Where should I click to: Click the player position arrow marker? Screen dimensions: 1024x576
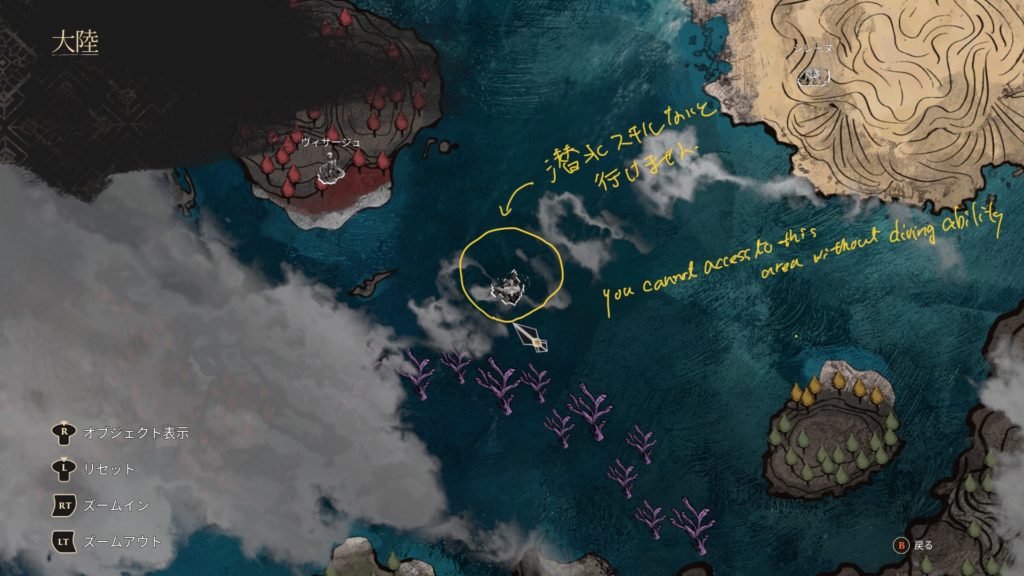(x=532, y=336)
